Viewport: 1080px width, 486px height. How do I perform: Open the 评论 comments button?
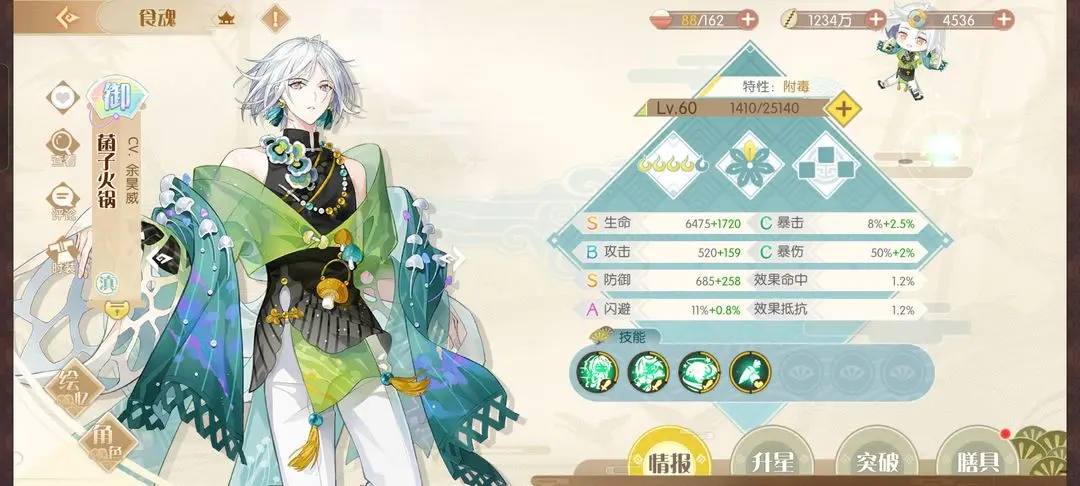pyautogui.click(x=63, y=197)
